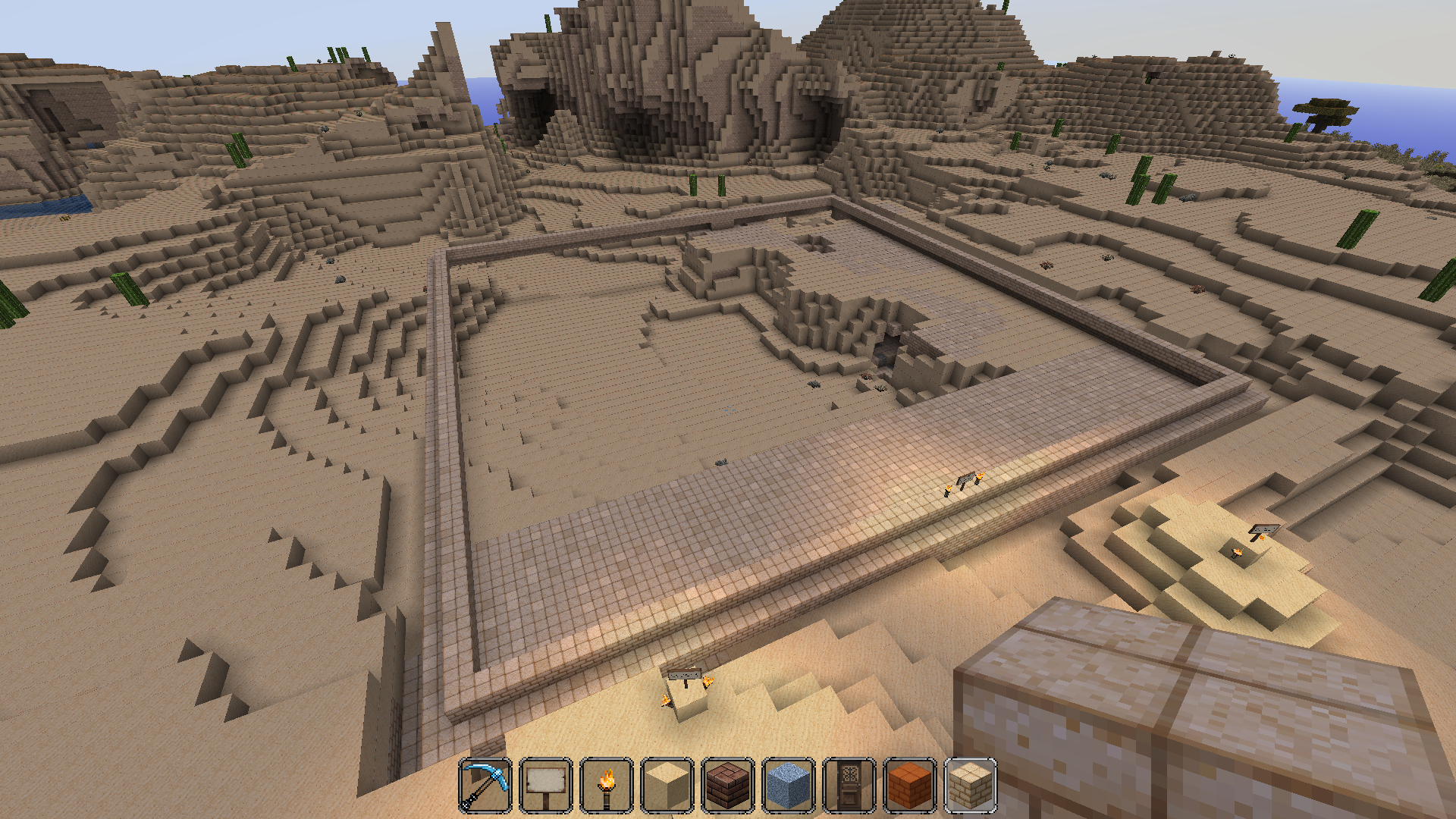The image size is (1456, 819).
Task: Select the wooden door slot
Action: click(x=849, y=786)
